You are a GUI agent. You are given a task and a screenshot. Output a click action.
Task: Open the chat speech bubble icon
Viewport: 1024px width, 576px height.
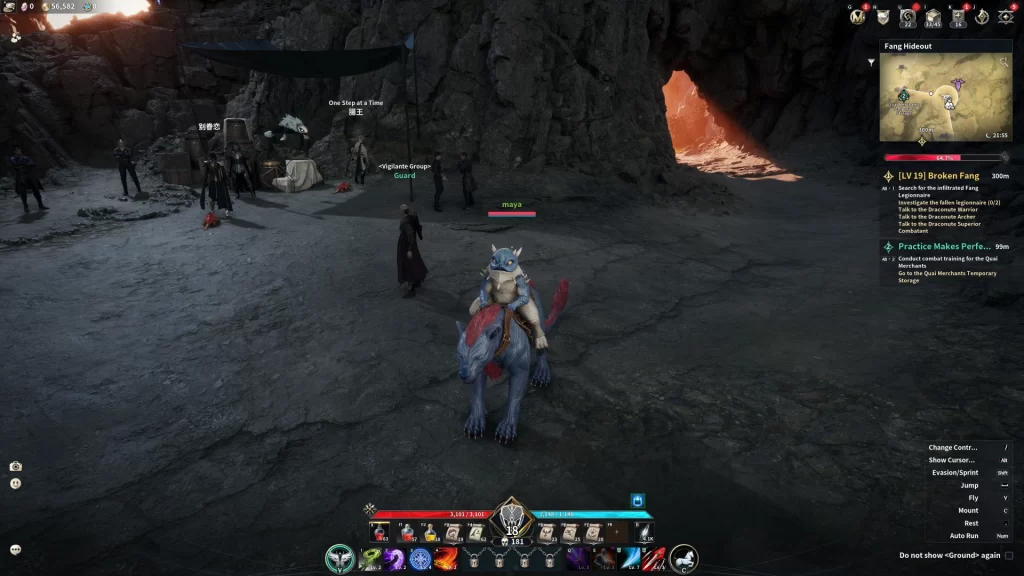coord(15,550)
